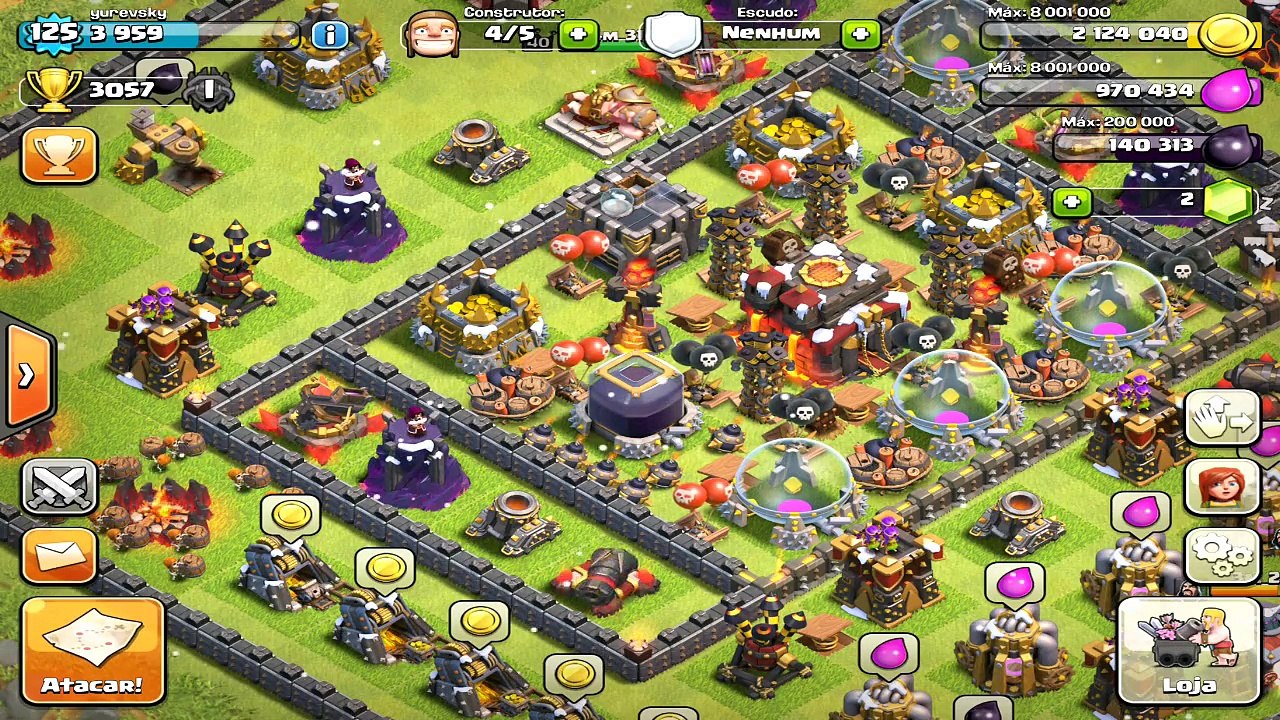Open the layout editor hand-arrow button

coord(1222,417)
